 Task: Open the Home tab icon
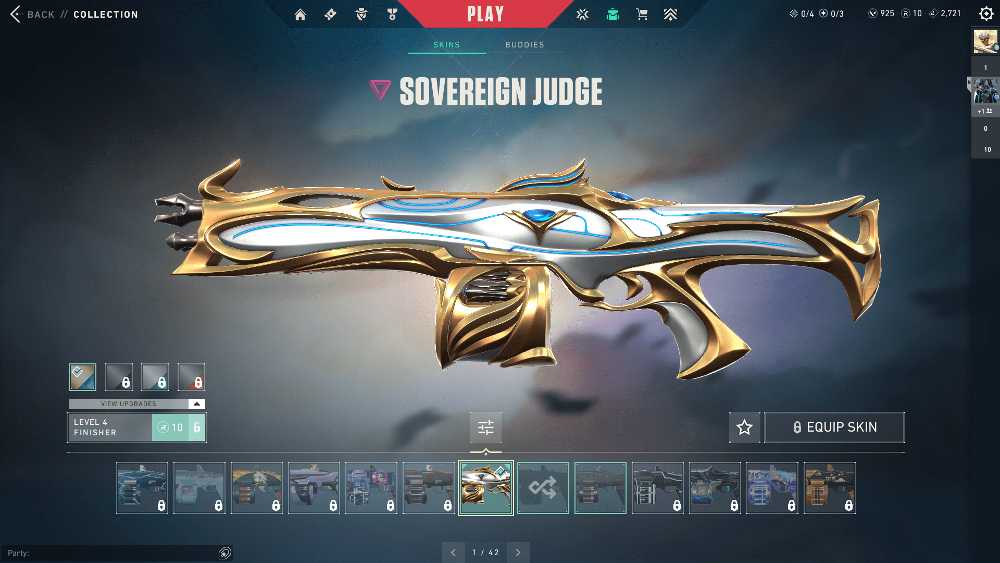point(300,15)
